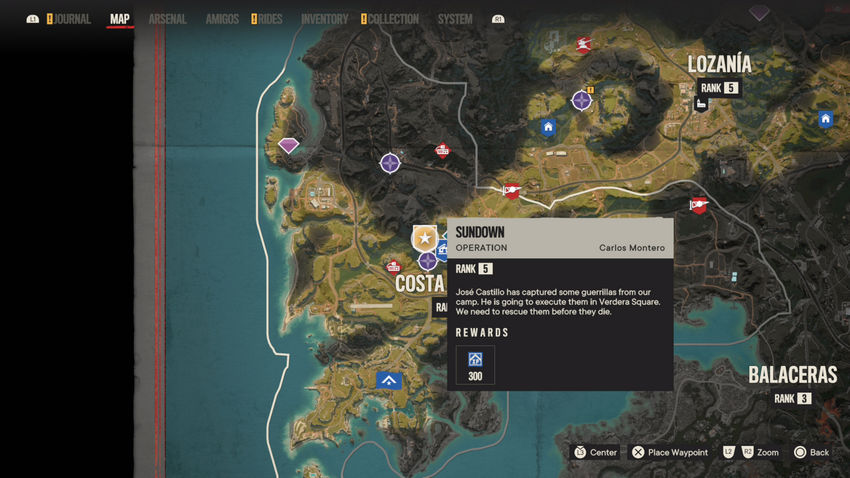Open the Inventory tab
The width and height of the screenshot is (850, 478).
(x=324, y=19)
